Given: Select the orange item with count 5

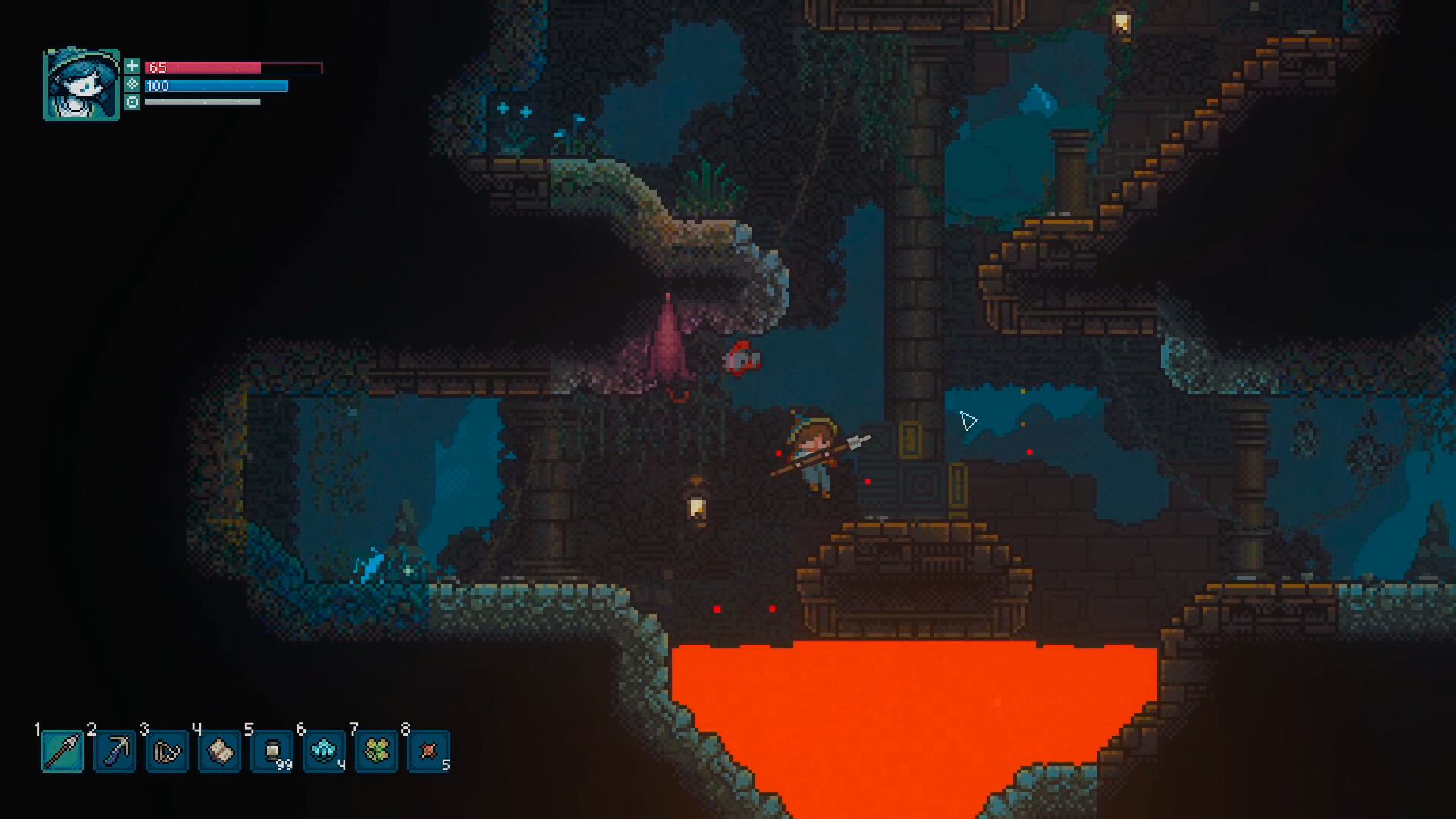Looking at the screenshot, I should (x=429, y=752).
